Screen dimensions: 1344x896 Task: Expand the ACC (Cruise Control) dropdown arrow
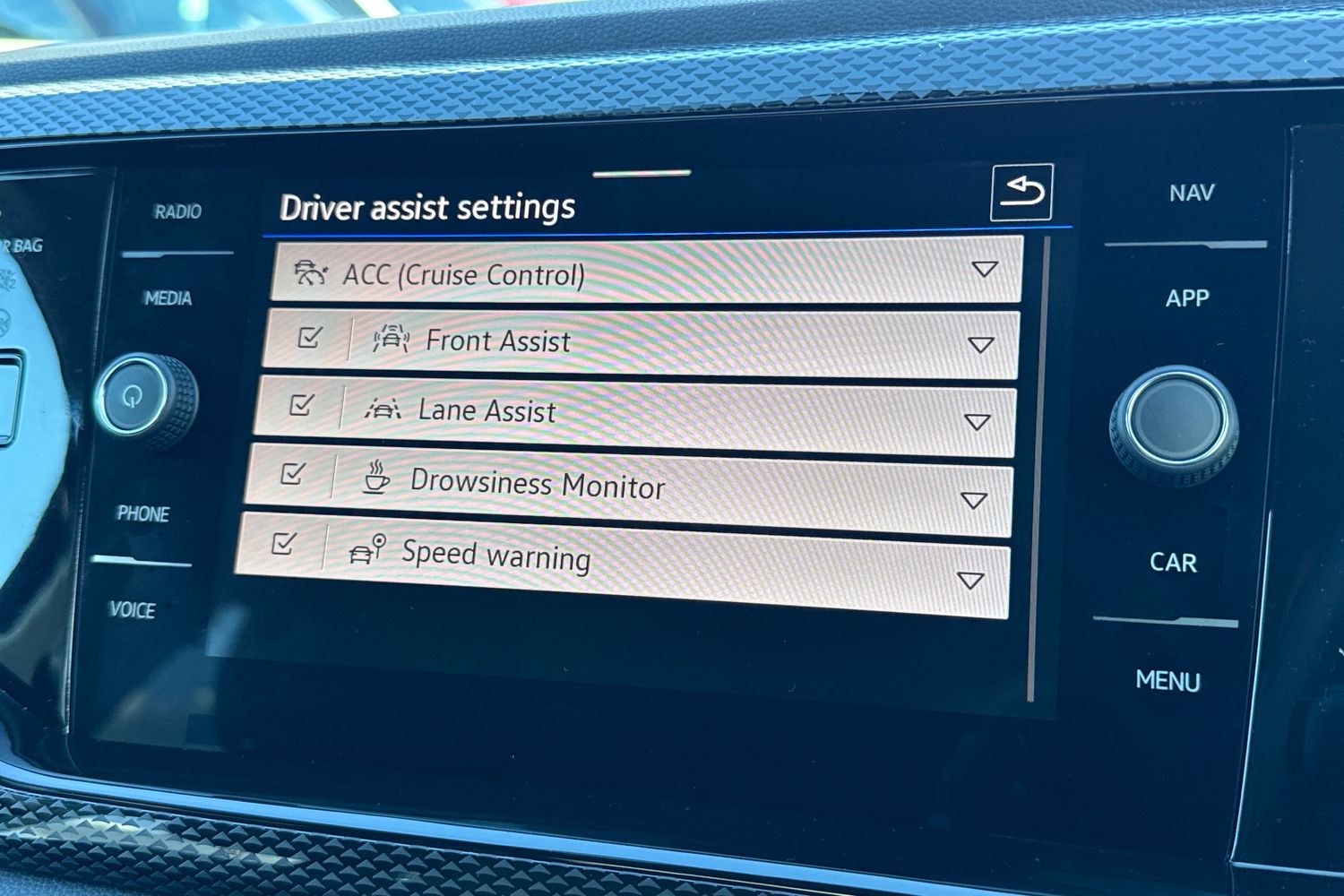pos(985,269)
